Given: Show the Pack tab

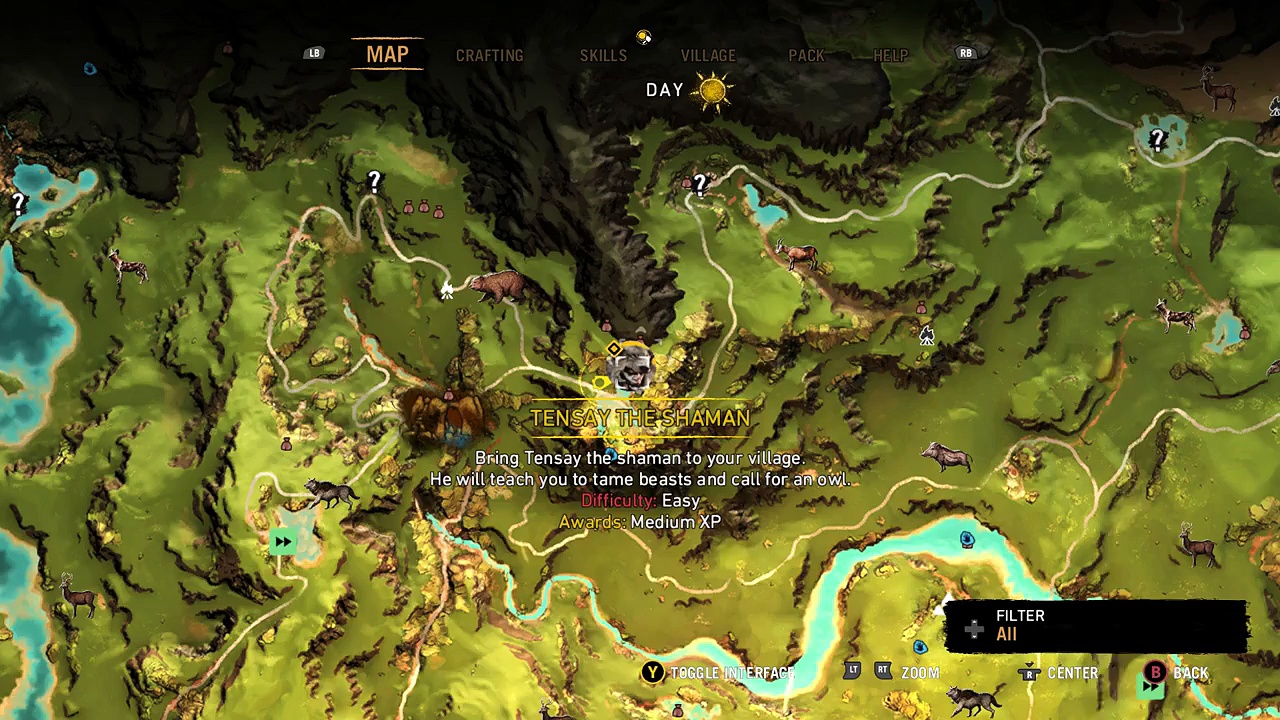Looking at the screenshot, I should click(806, 56).
